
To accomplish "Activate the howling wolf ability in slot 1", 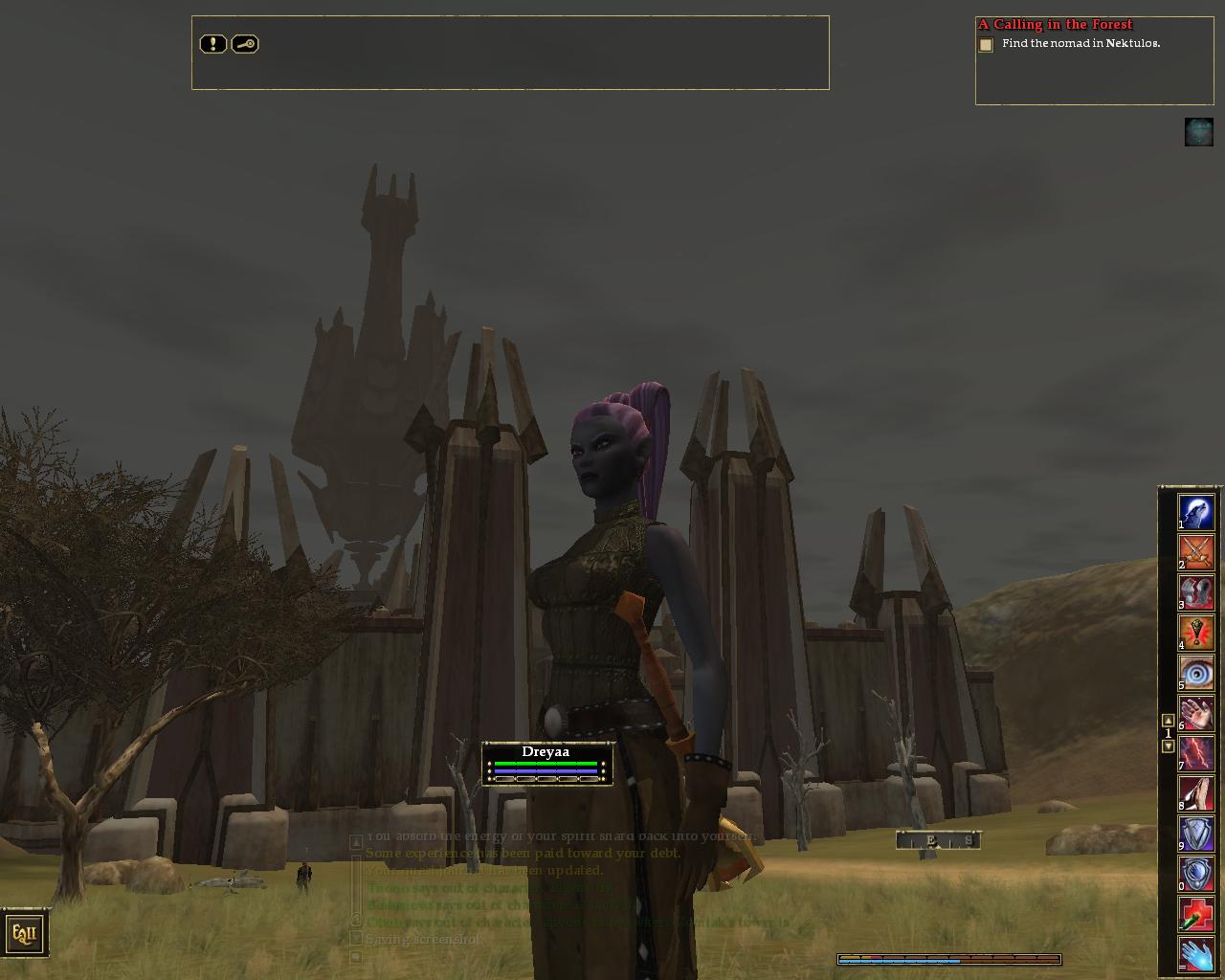I will point(1195,511).
